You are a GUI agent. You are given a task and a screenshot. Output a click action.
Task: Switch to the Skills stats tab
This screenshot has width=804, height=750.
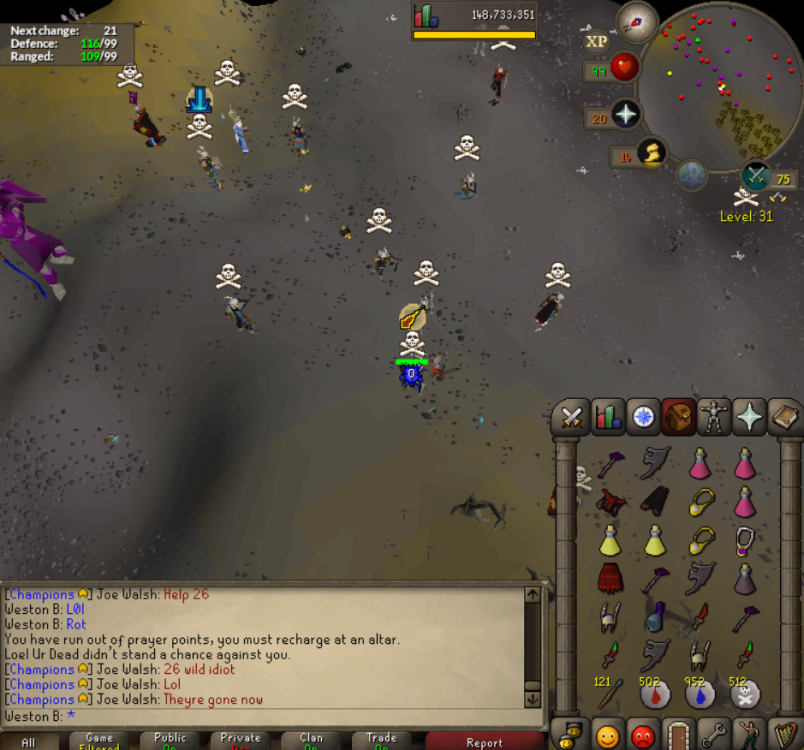coord(607,416)
